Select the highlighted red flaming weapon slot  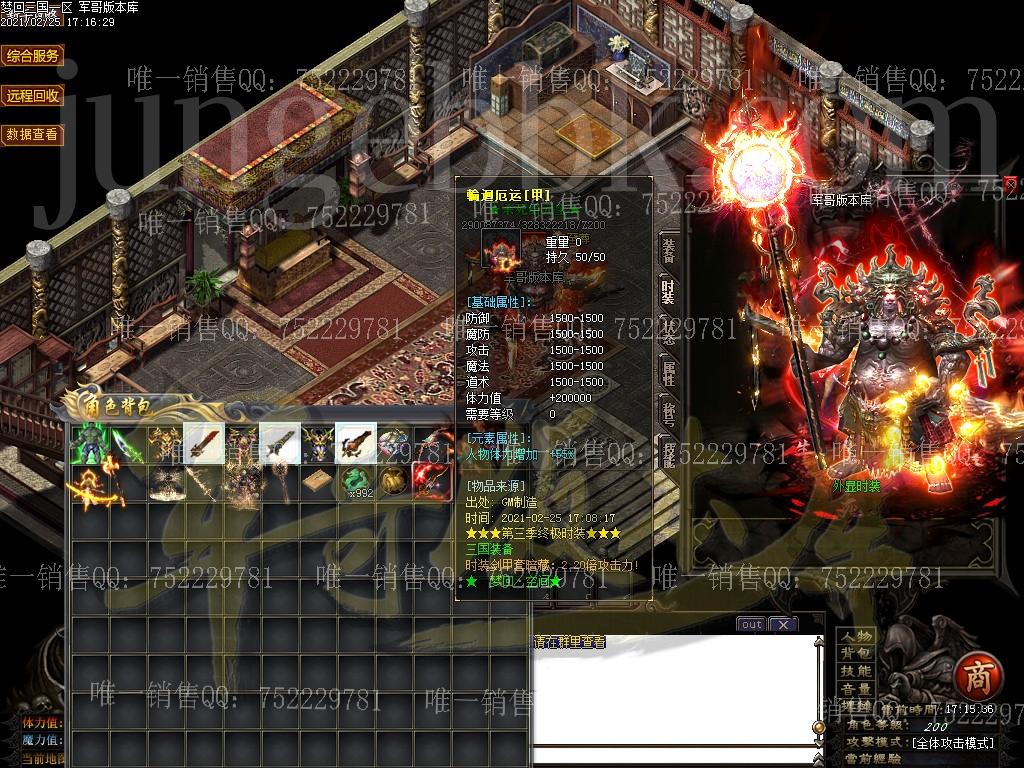click(431, 482)
